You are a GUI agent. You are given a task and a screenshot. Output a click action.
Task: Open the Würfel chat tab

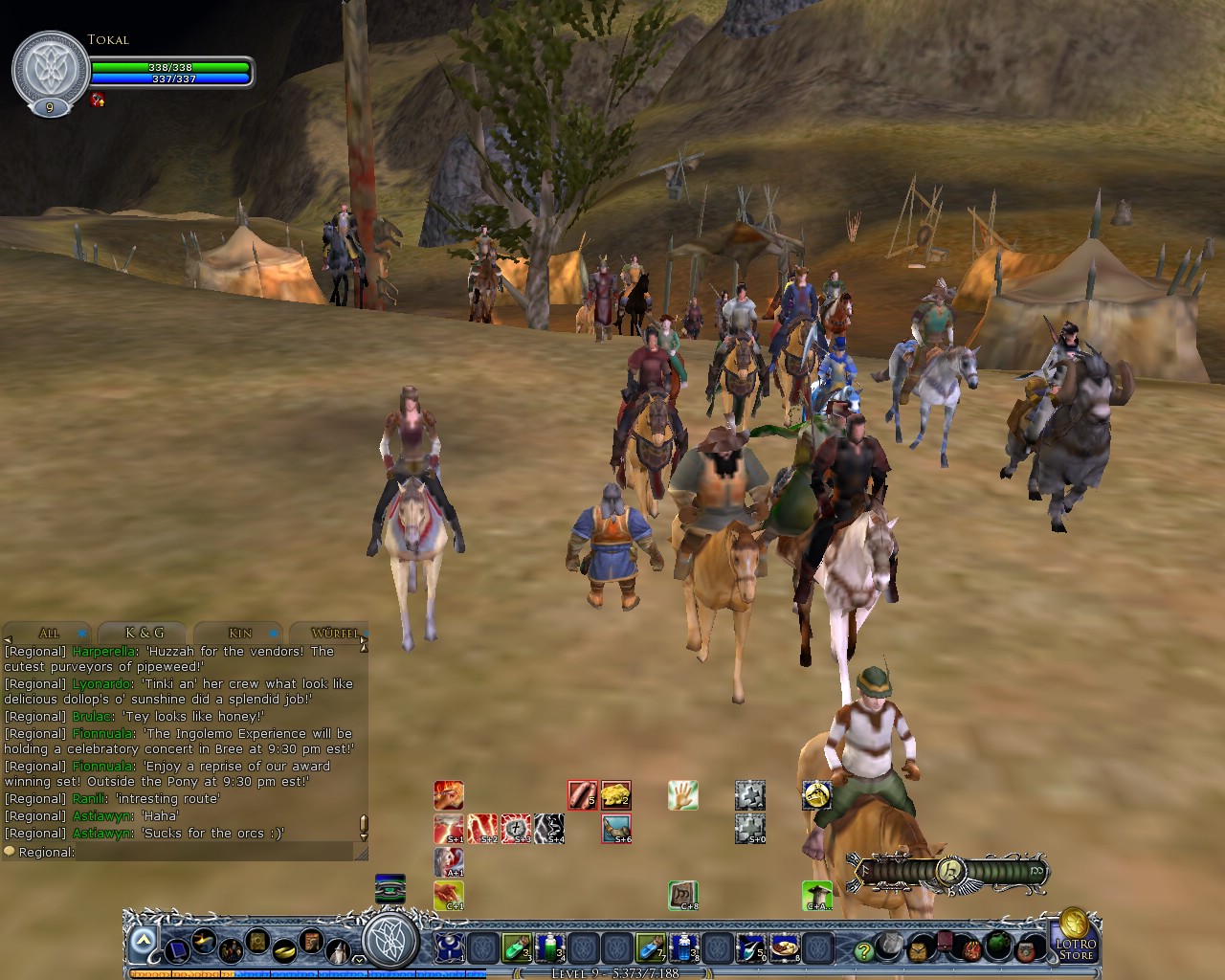(x=335, y=634)
